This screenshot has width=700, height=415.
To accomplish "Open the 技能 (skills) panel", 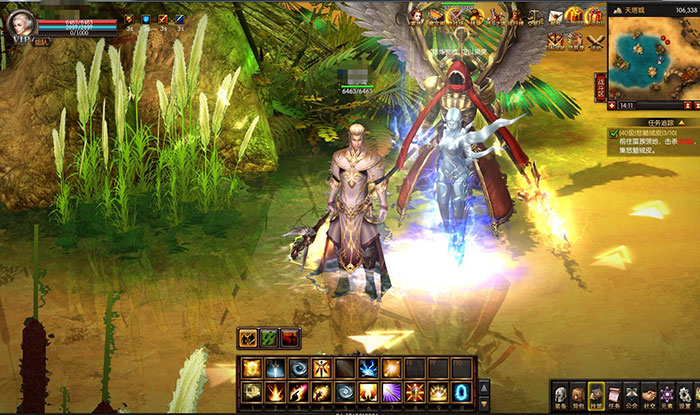I will click(x=596, y=396).
